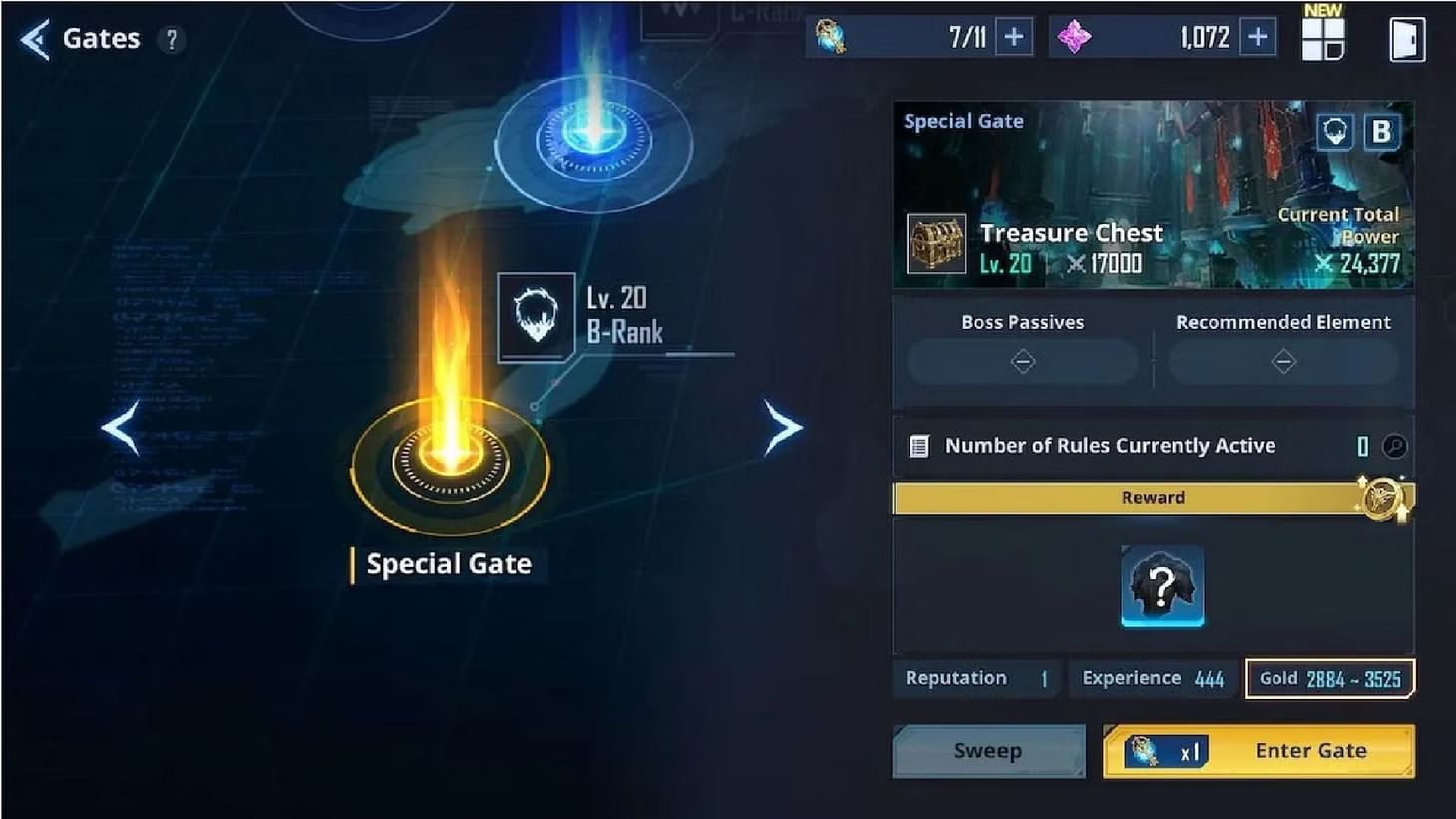Select the Lv. 20 B-Rank gate marker
The width and height of the screenshot is (1456, 819).
tap(536, 315)
